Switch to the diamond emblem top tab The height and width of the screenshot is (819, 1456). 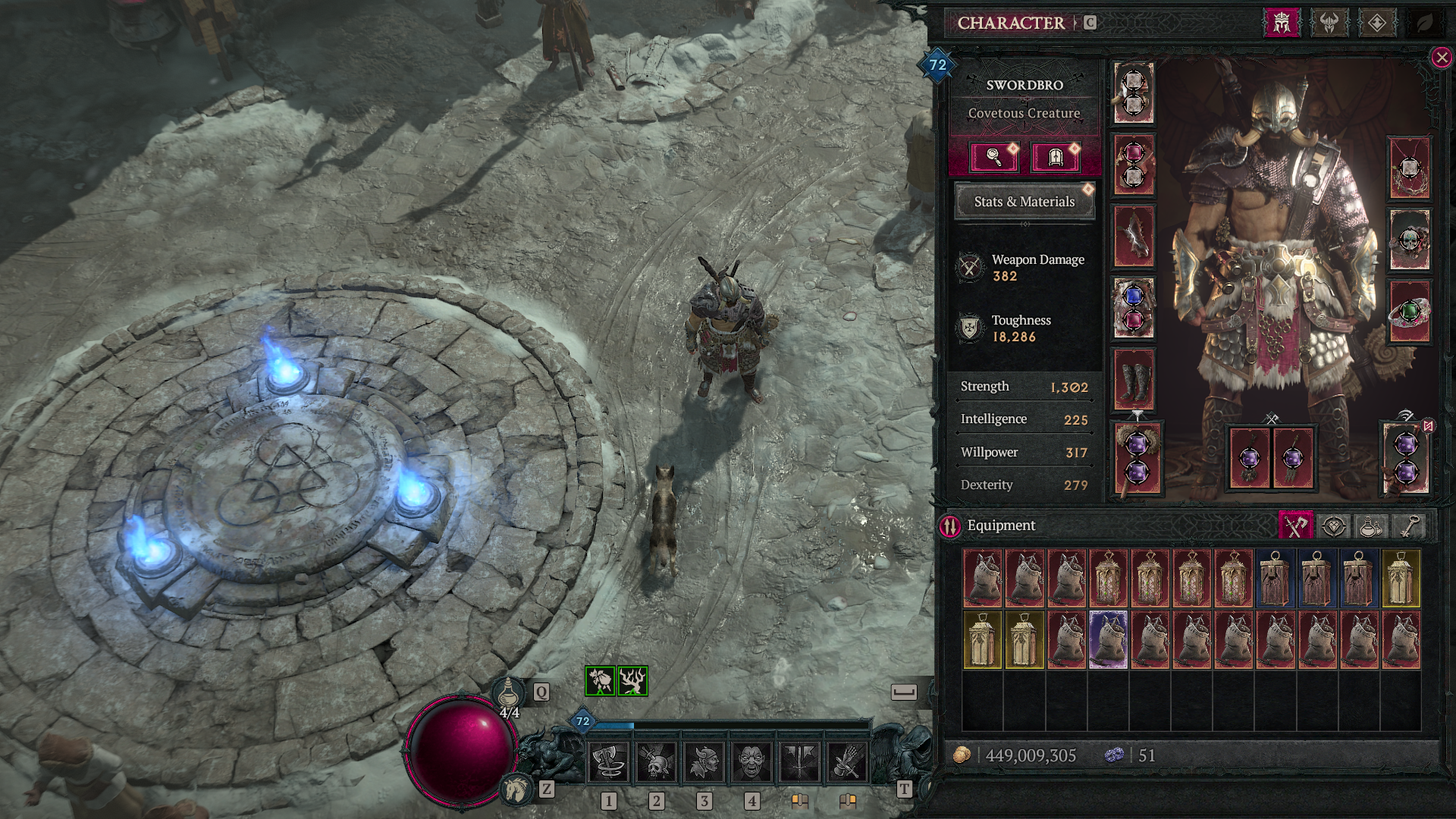(x=1376, y=23)
